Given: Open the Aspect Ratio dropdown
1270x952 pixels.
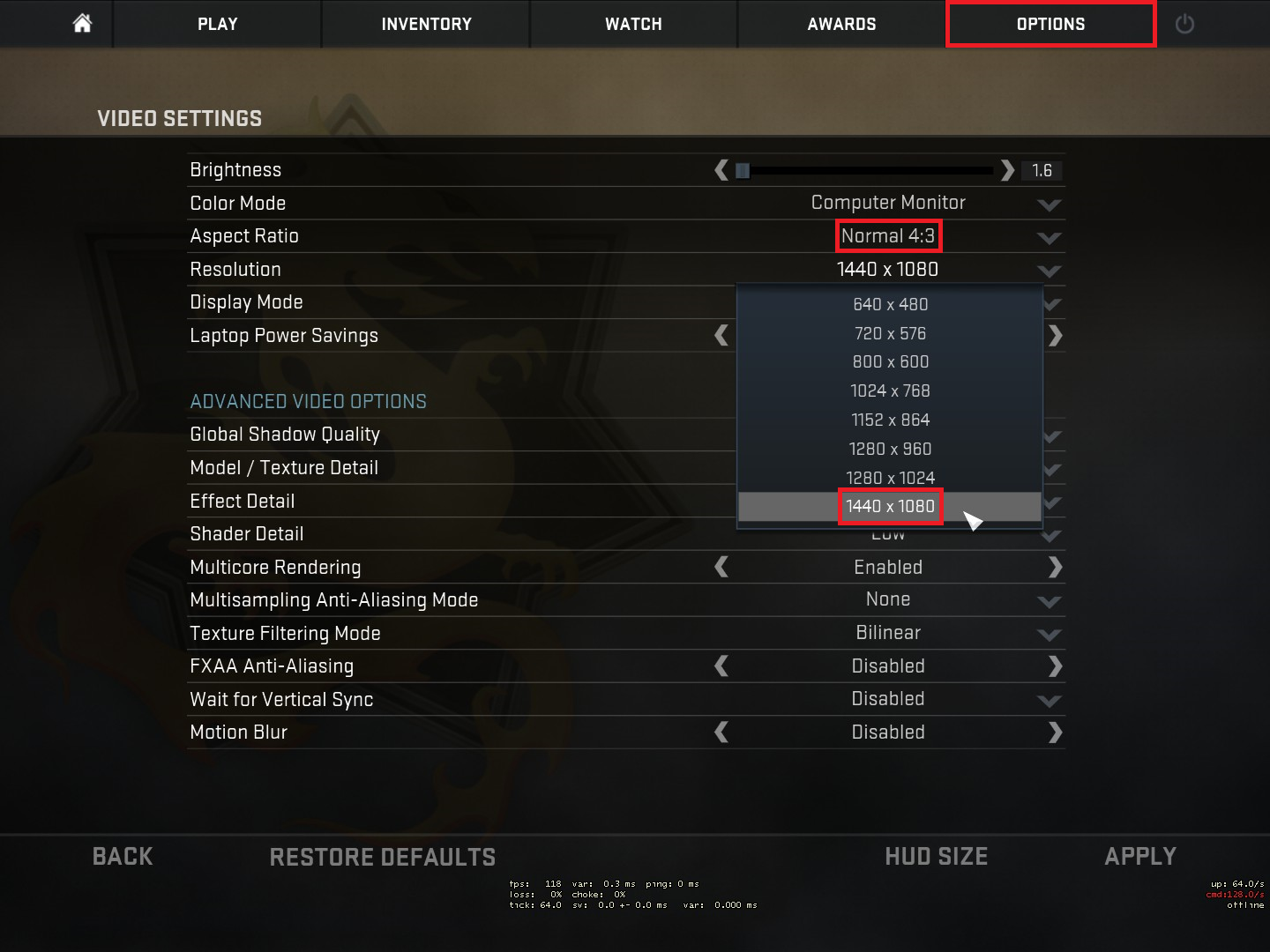Looking at the screenshot, I should point(1049,237).
